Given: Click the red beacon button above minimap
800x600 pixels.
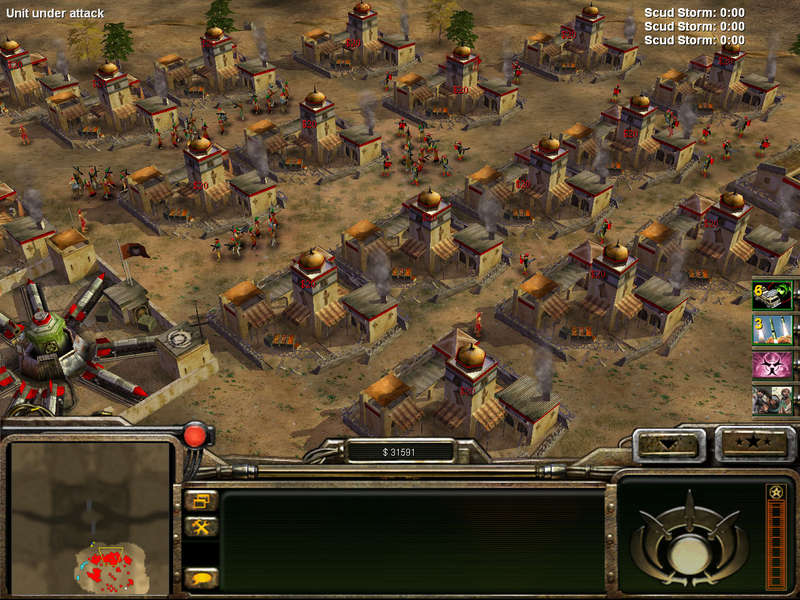Looking at the screenshot, I should point(195,436).
